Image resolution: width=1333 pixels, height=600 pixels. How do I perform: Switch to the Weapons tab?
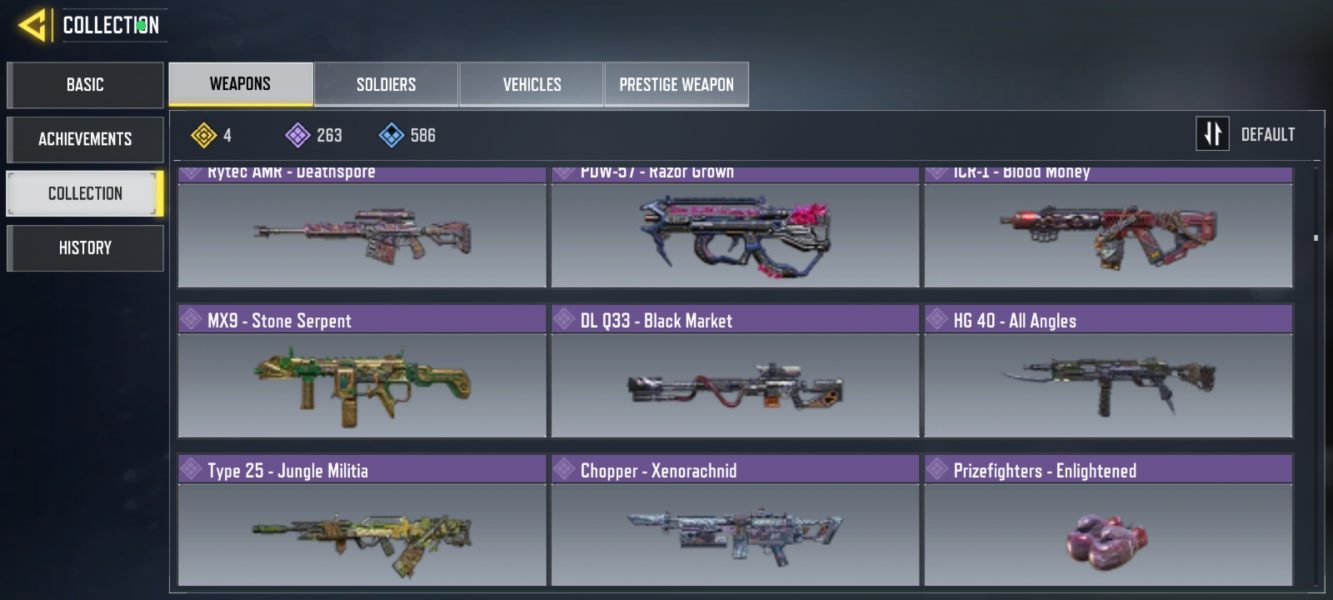click(240, 84)
